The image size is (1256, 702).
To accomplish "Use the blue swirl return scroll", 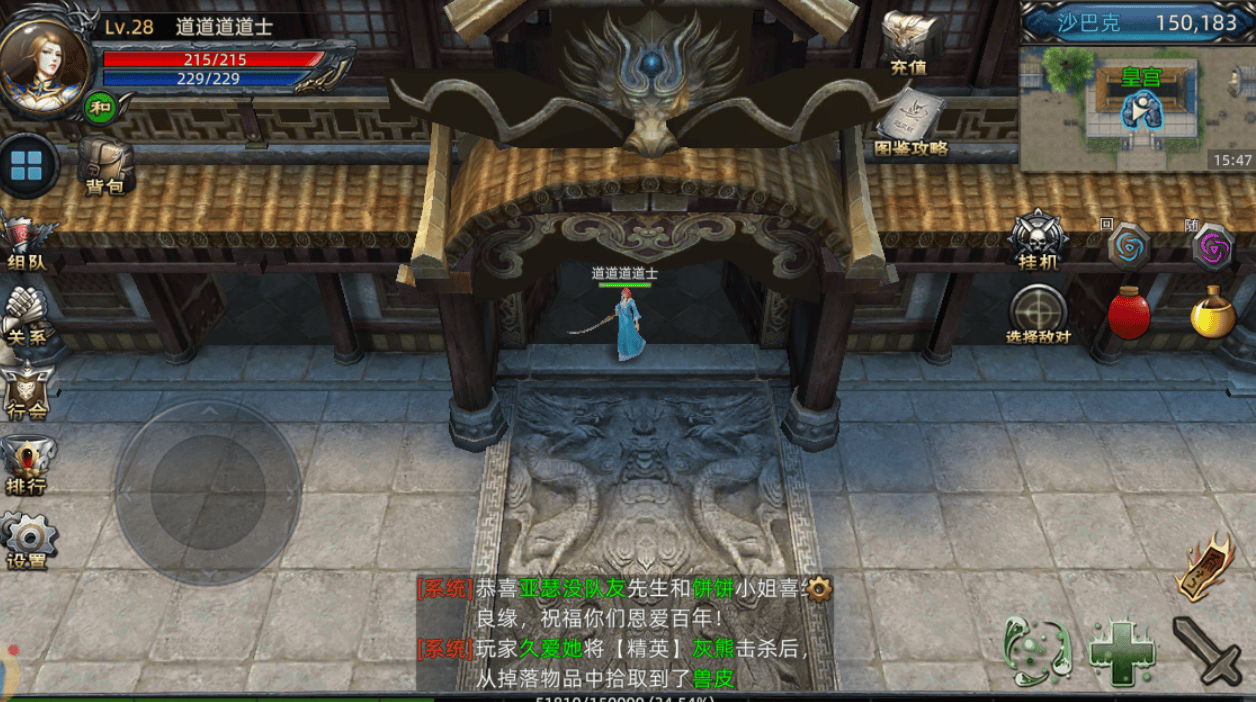I will click(x=1128, y=245).
